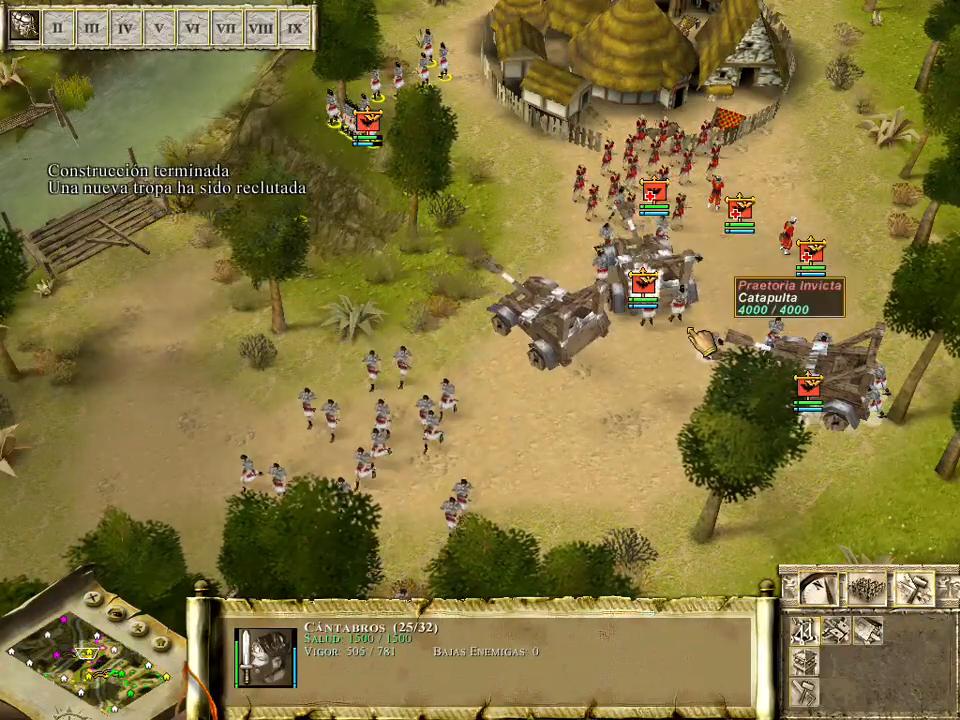Select army group II
This screenshot has height=720, width=960.
pyautogui.click(x=58, y=27)
